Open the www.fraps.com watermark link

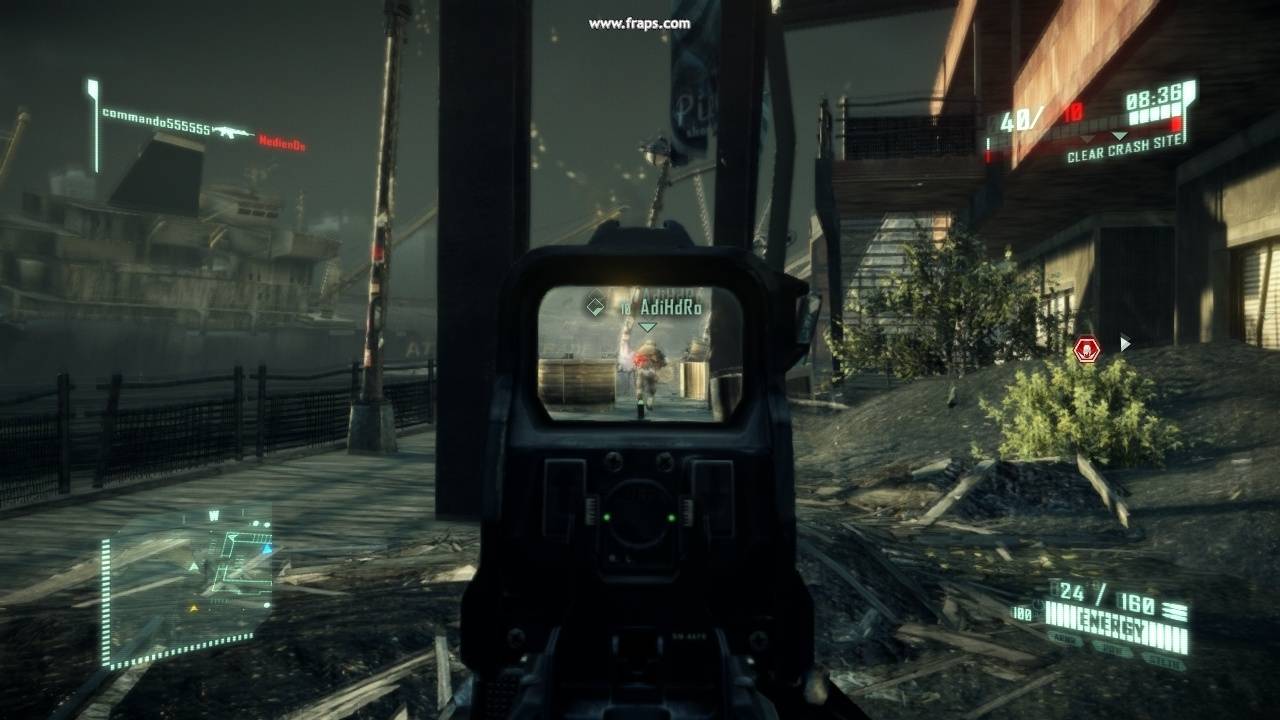[x=640, y=23]
